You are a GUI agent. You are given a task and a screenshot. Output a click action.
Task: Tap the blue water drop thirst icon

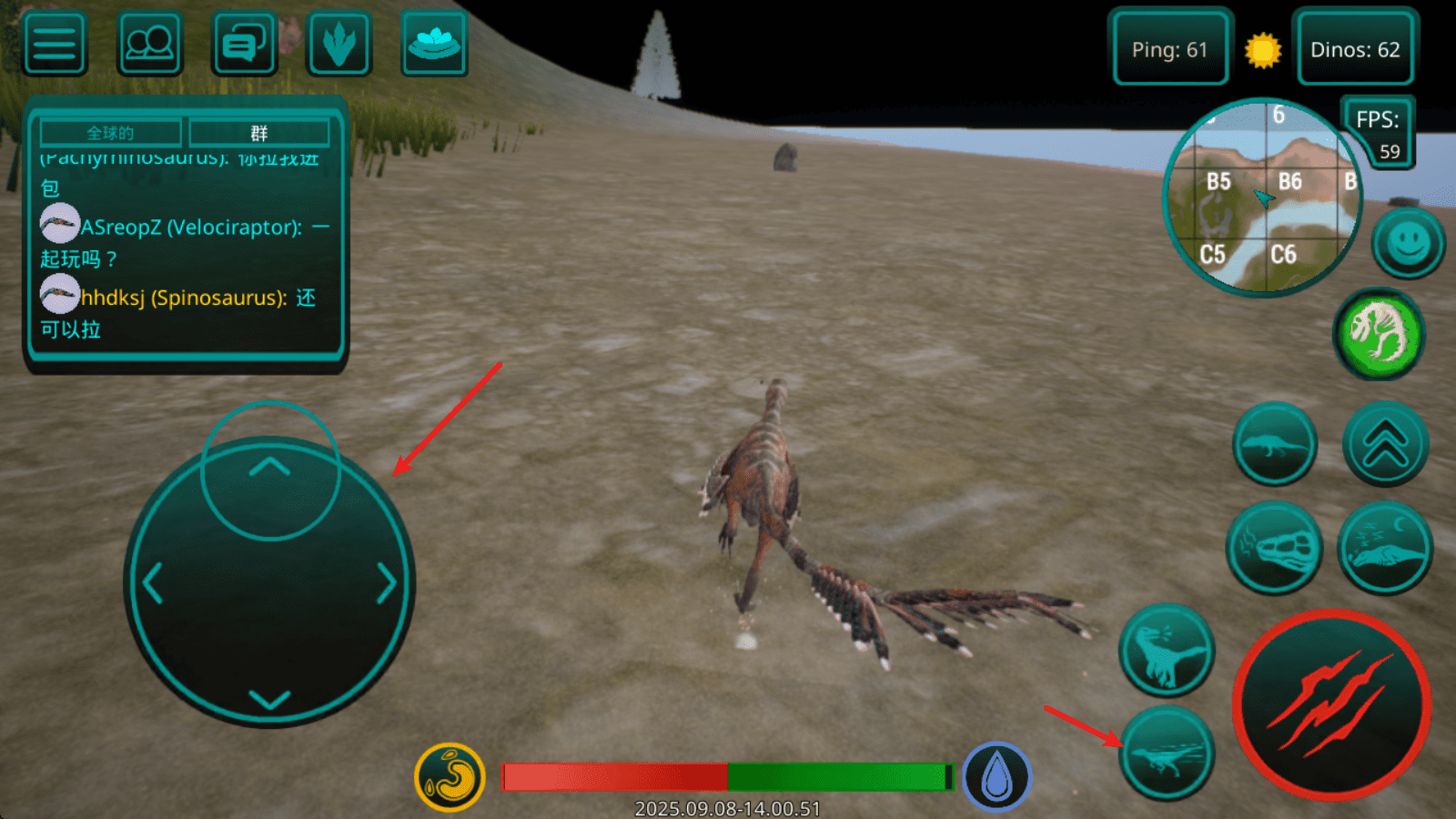996,777
